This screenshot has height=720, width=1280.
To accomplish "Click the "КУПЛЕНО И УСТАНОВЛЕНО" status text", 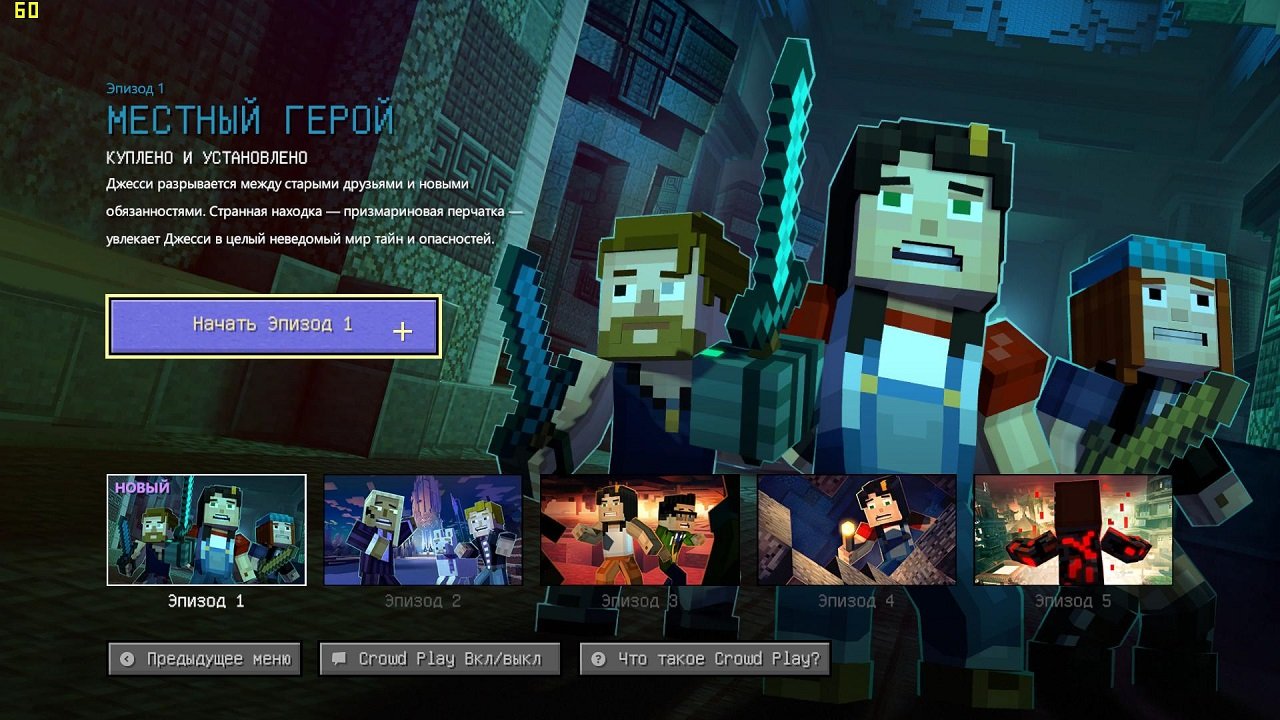I will (210, 156).
